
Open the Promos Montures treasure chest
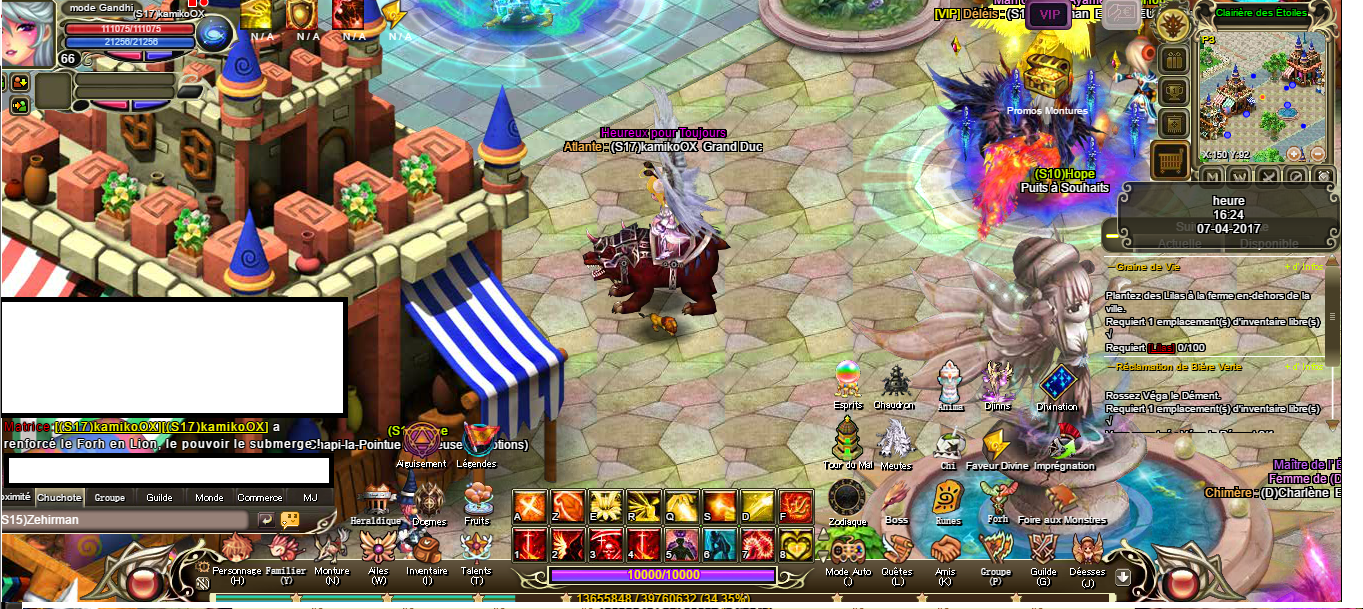pos(1046,73)
